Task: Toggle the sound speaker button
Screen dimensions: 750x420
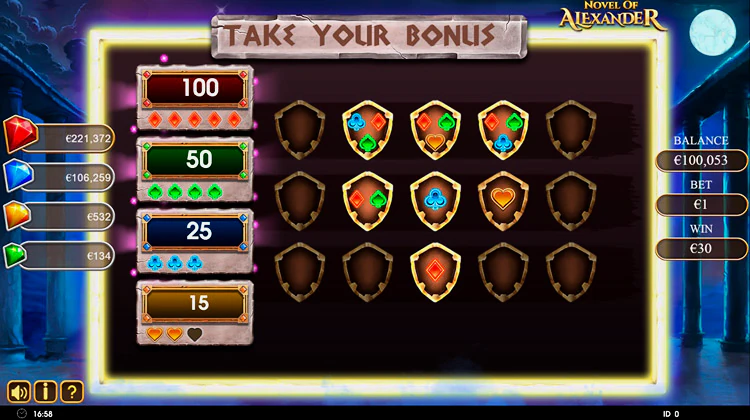Action: click(x=19, y=391)
